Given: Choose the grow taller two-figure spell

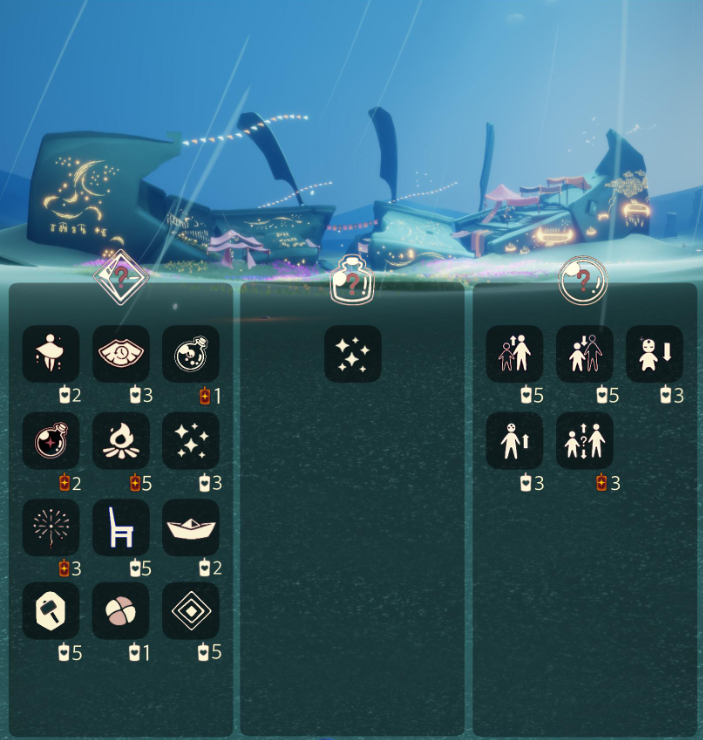Looking at the screenshot, I should pos(515,353).
